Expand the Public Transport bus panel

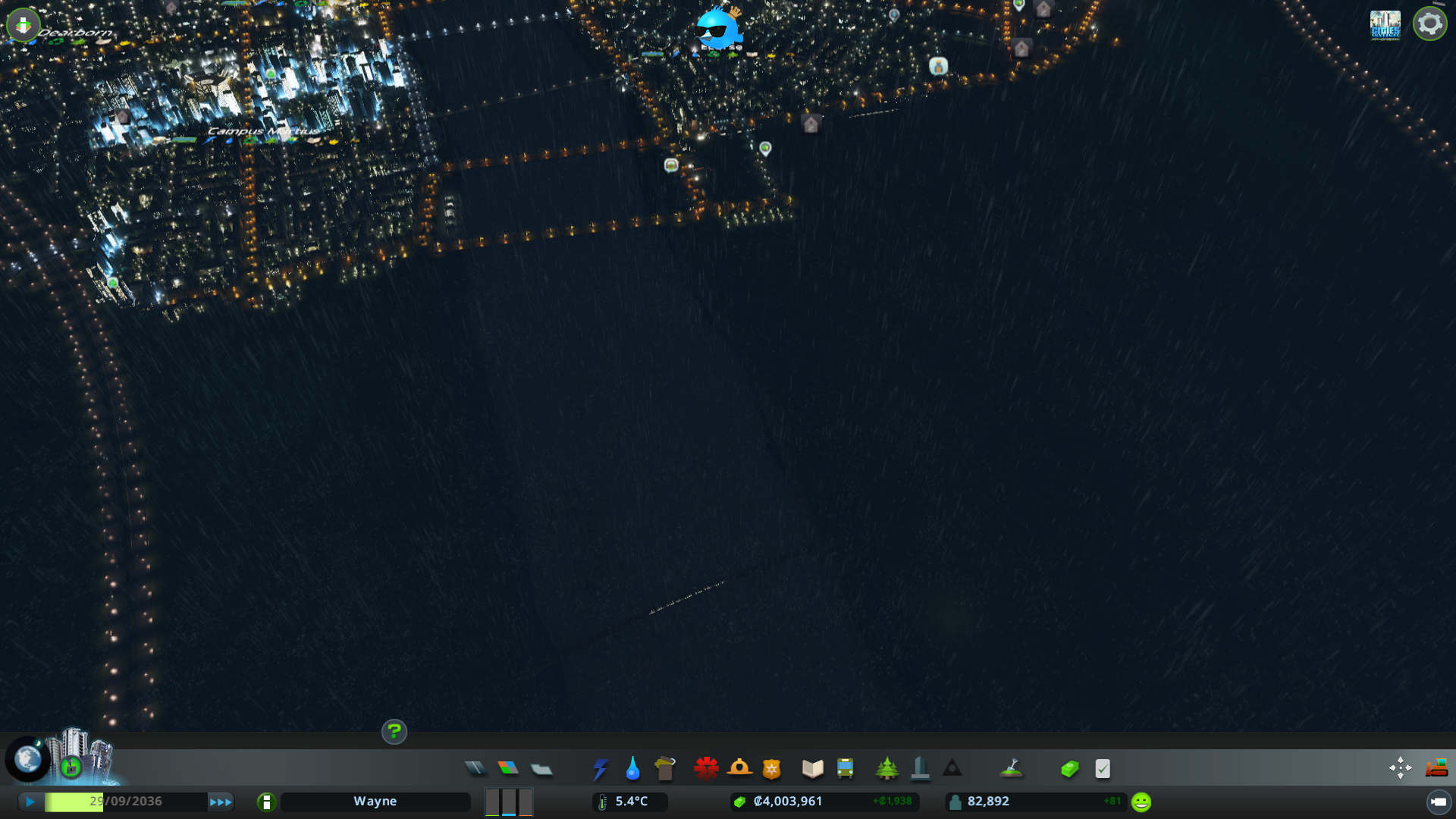[846, 768]
